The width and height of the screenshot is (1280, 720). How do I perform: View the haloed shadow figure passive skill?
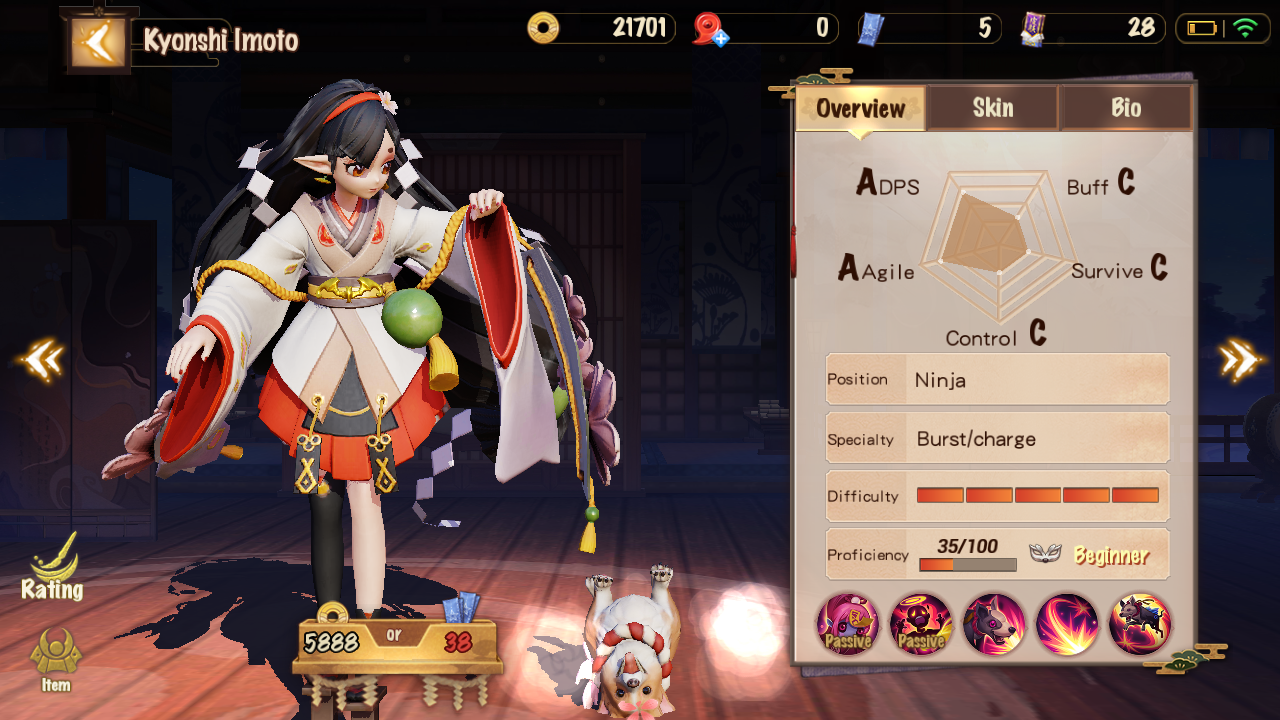pyautogui.click(x=921, y=624)
